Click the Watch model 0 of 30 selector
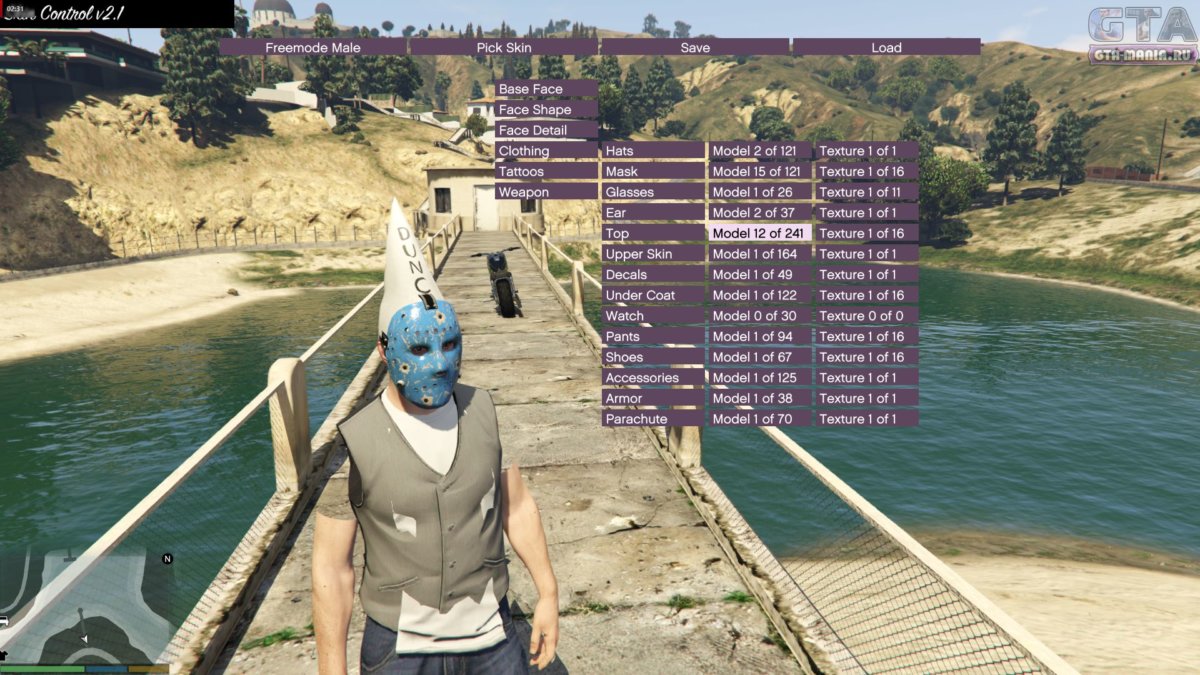Screen dimensions: 1200x675 [x=760, y=316]
